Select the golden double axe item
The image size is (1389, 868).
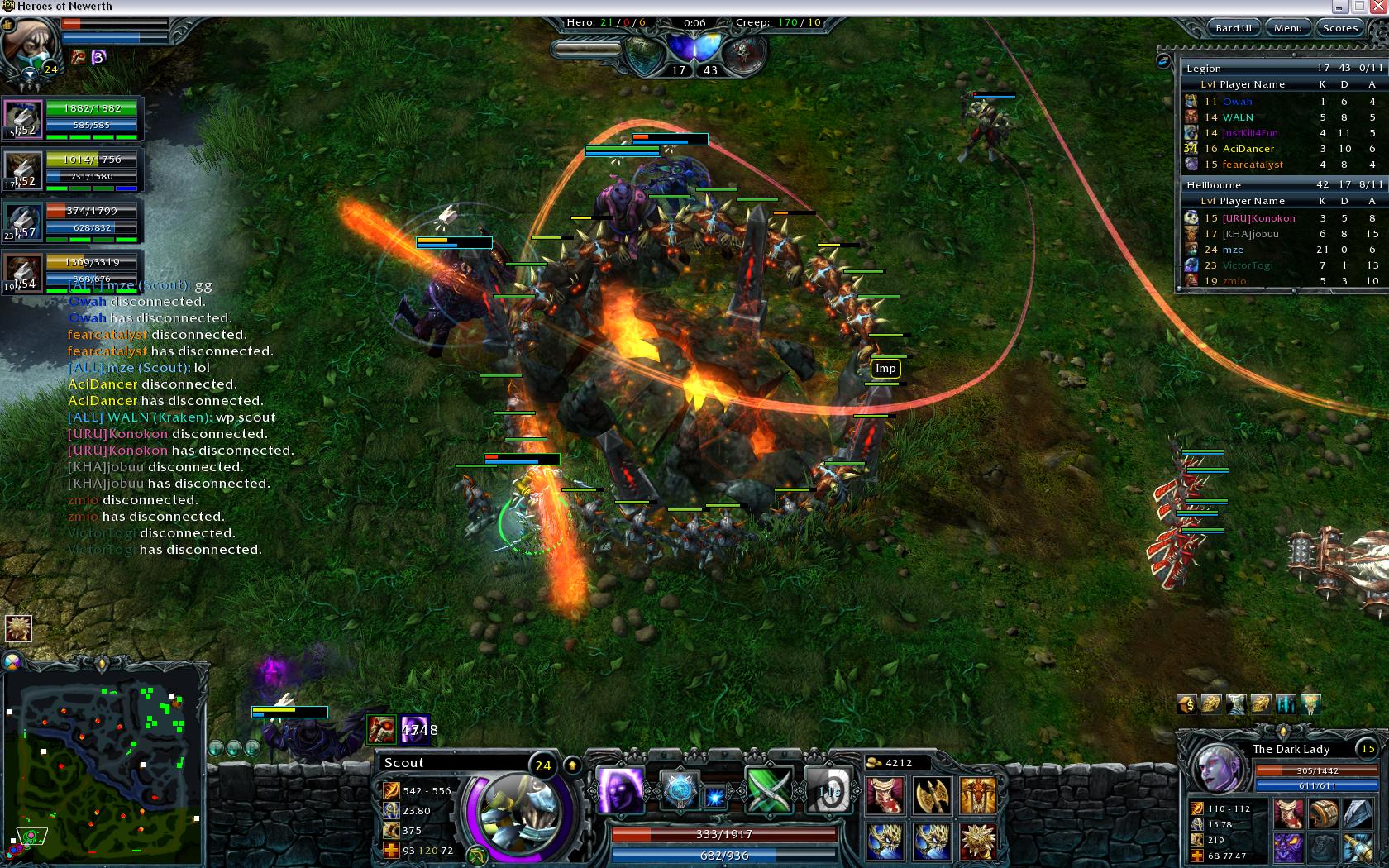(x=931, y=795)
